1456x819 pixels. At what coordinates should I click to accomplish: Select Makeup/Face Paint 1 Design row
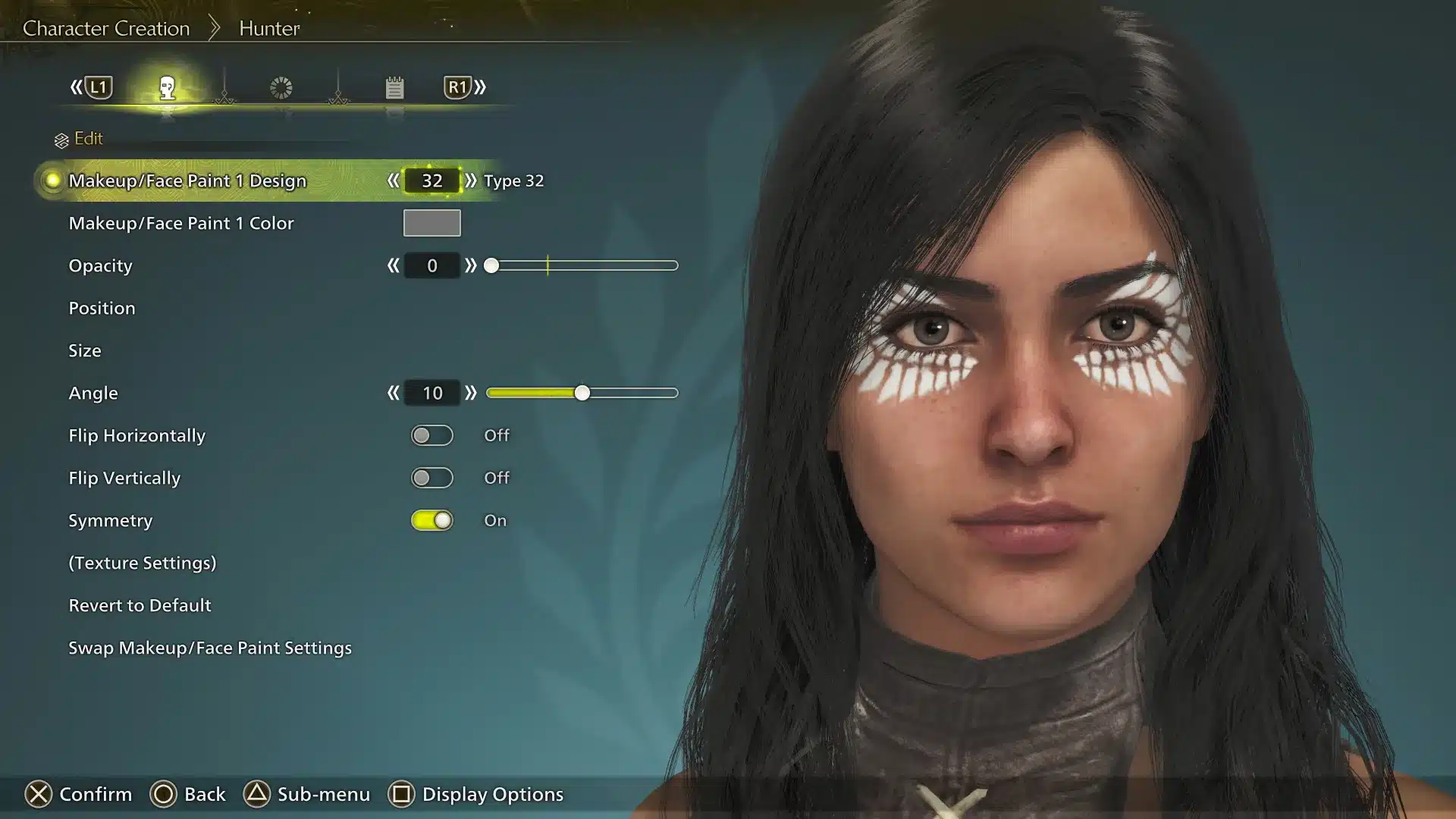[x=187, y=180]
